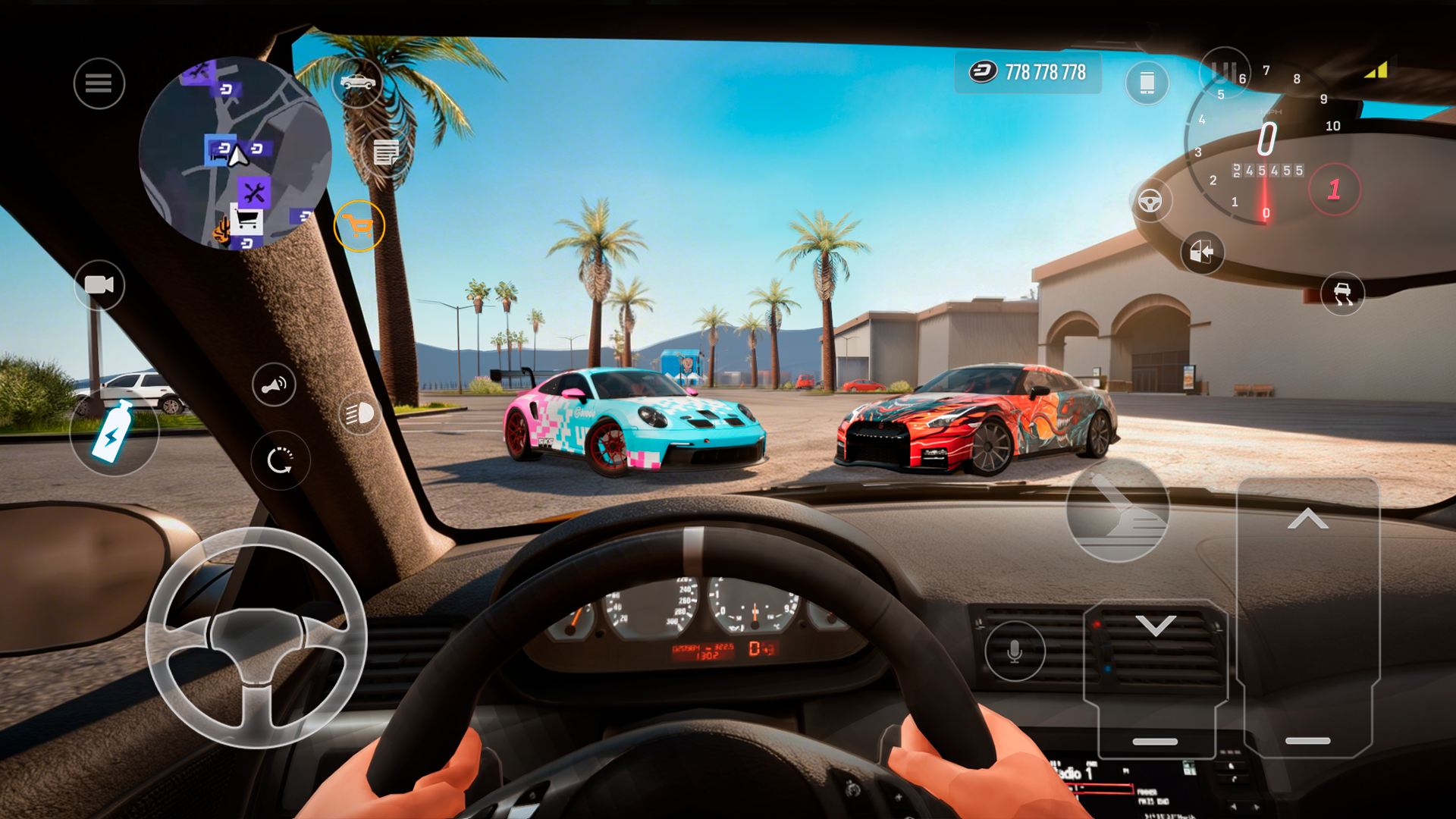
Task: Switch steering control mode
Action: point(1152,202)
